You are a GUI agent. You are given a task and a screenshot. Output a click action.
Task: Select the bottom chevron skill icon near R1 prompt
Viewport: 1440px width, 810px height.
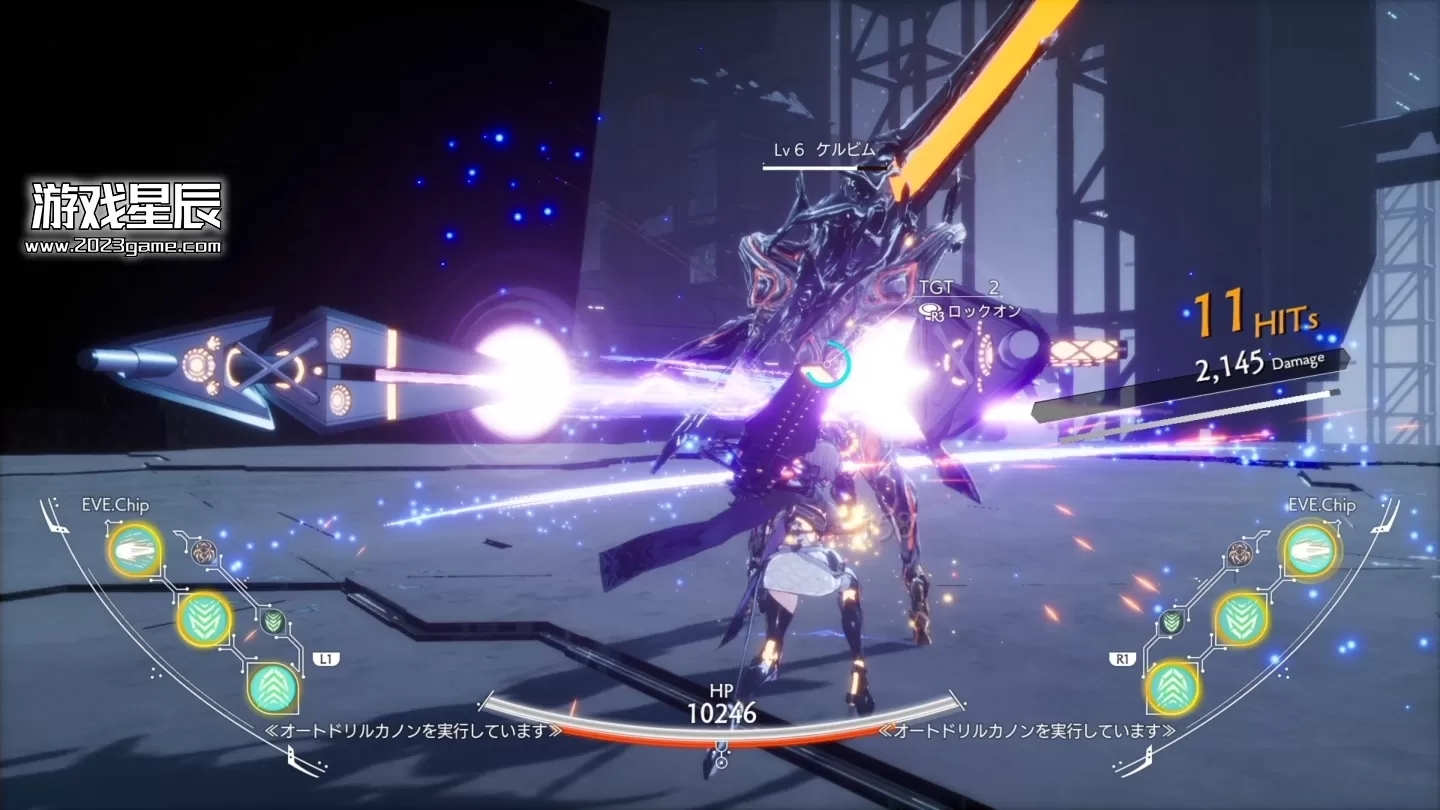pos(1173,687)
